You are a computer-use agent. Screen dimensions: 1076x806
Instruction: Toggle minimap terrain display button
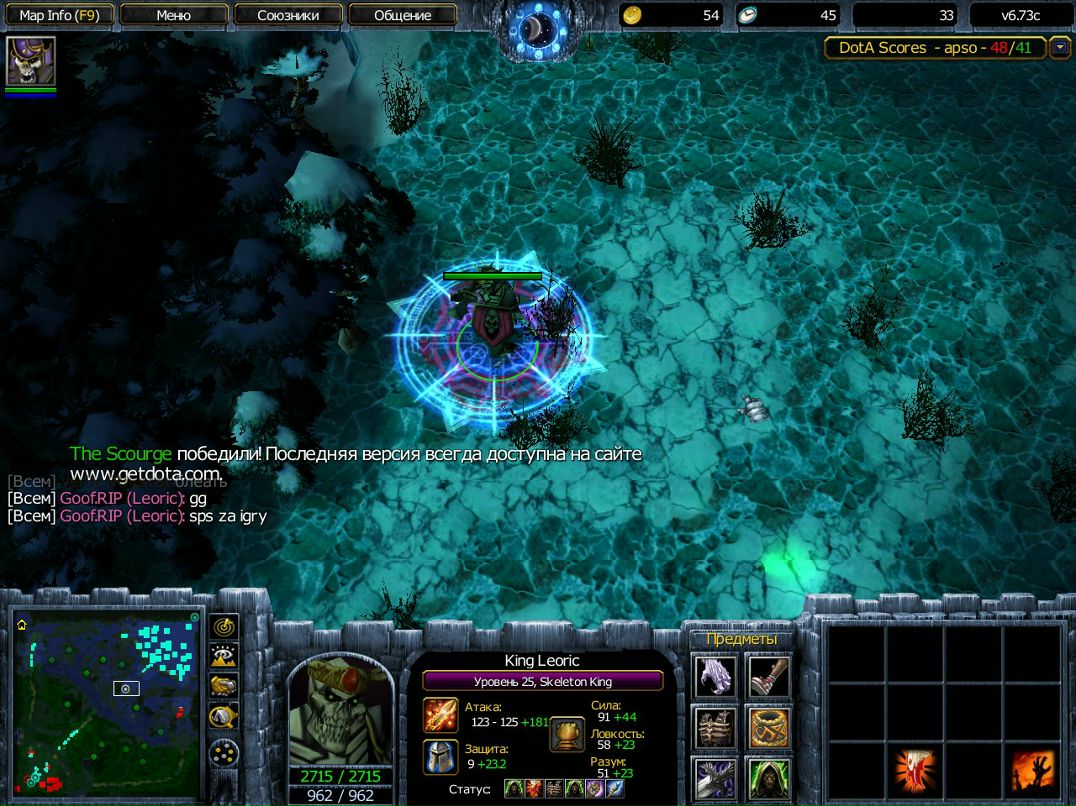(224, 656)
